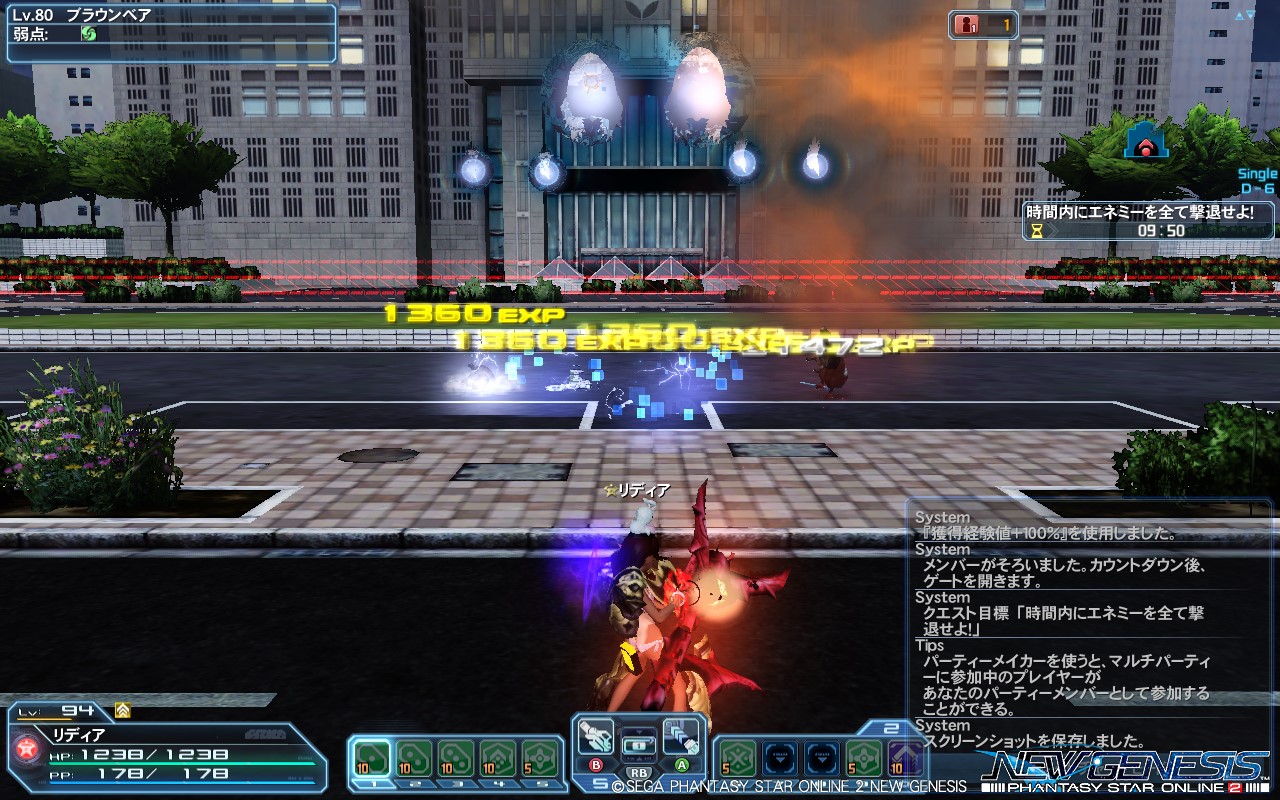Click the minimap zoom-out arrow at top right
1280x800 pixels.
coord(1250,14)
